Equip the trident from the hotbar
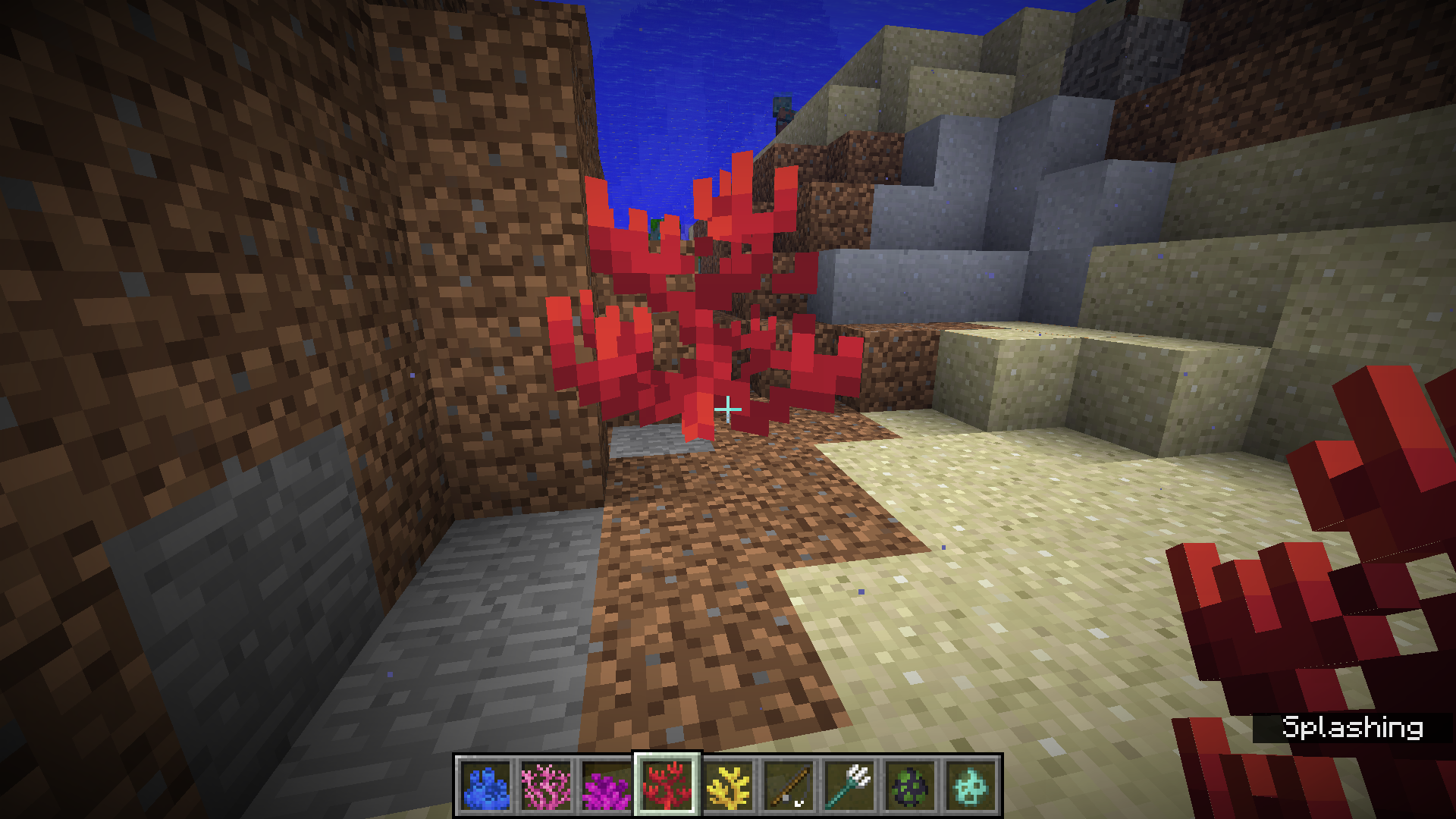The width and height of the screenshot is (1456, 819). click(849, 786)
